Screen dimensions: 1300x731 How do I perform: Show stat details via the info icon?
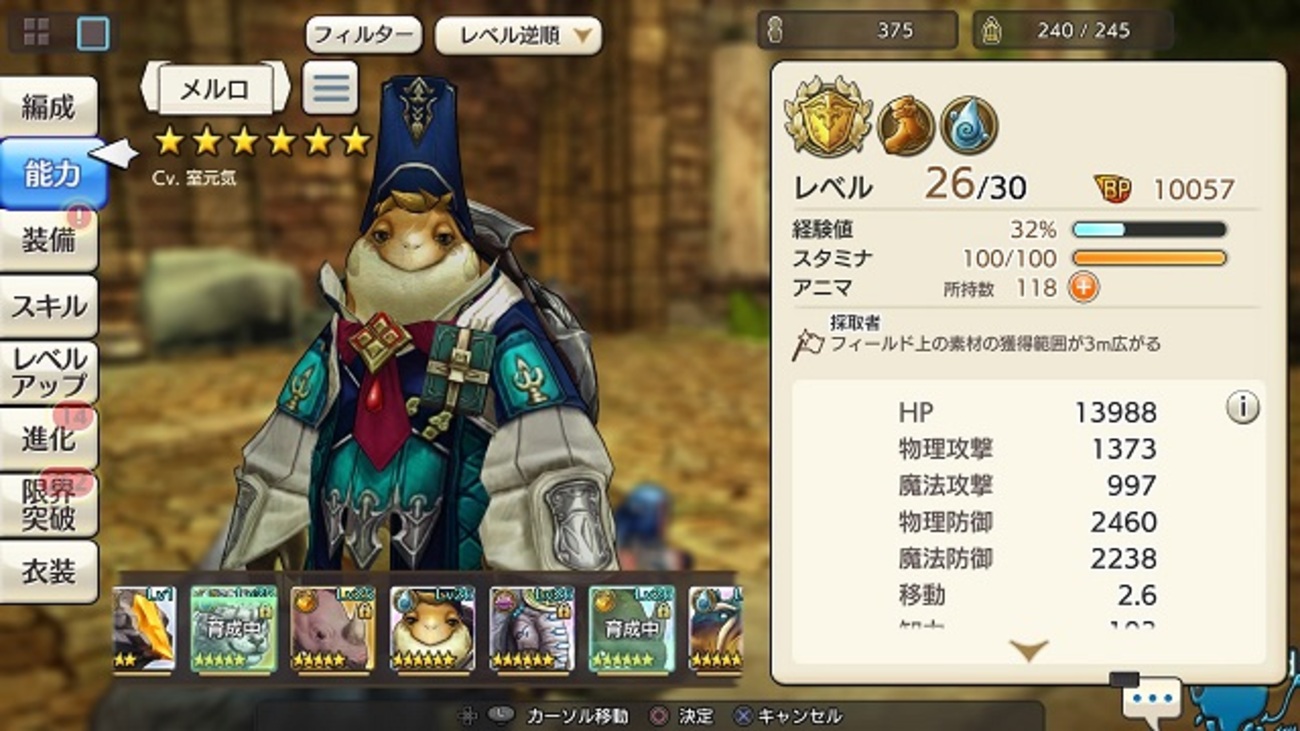[x=1242, y=408]
